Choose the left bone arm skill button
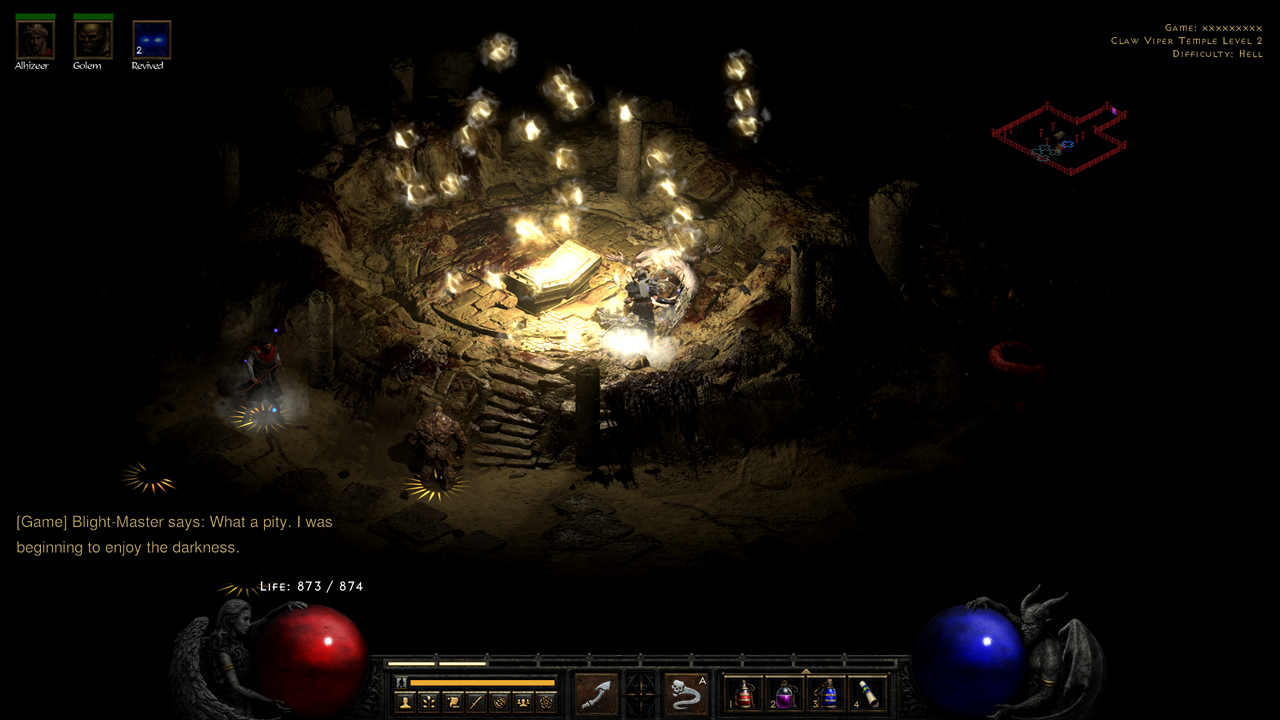 595,694
